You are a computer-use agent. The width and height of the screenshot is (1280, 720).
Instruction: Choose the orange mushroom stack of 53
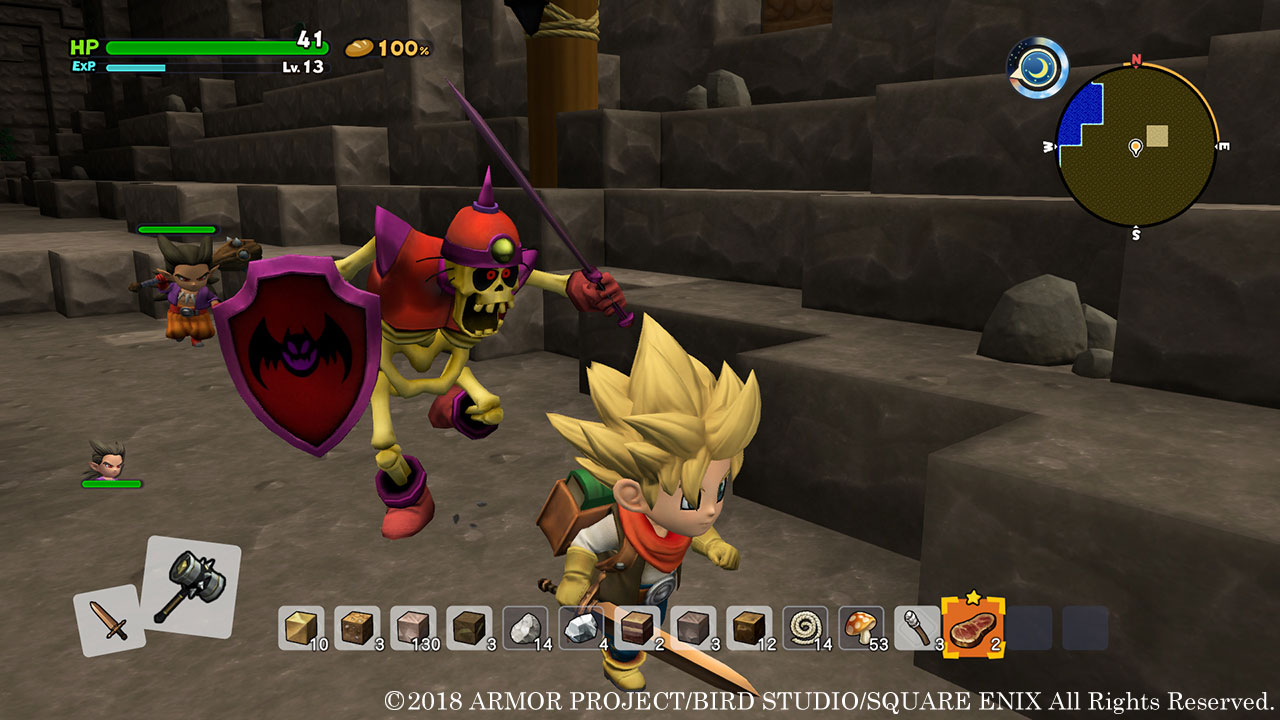(861, 628)
